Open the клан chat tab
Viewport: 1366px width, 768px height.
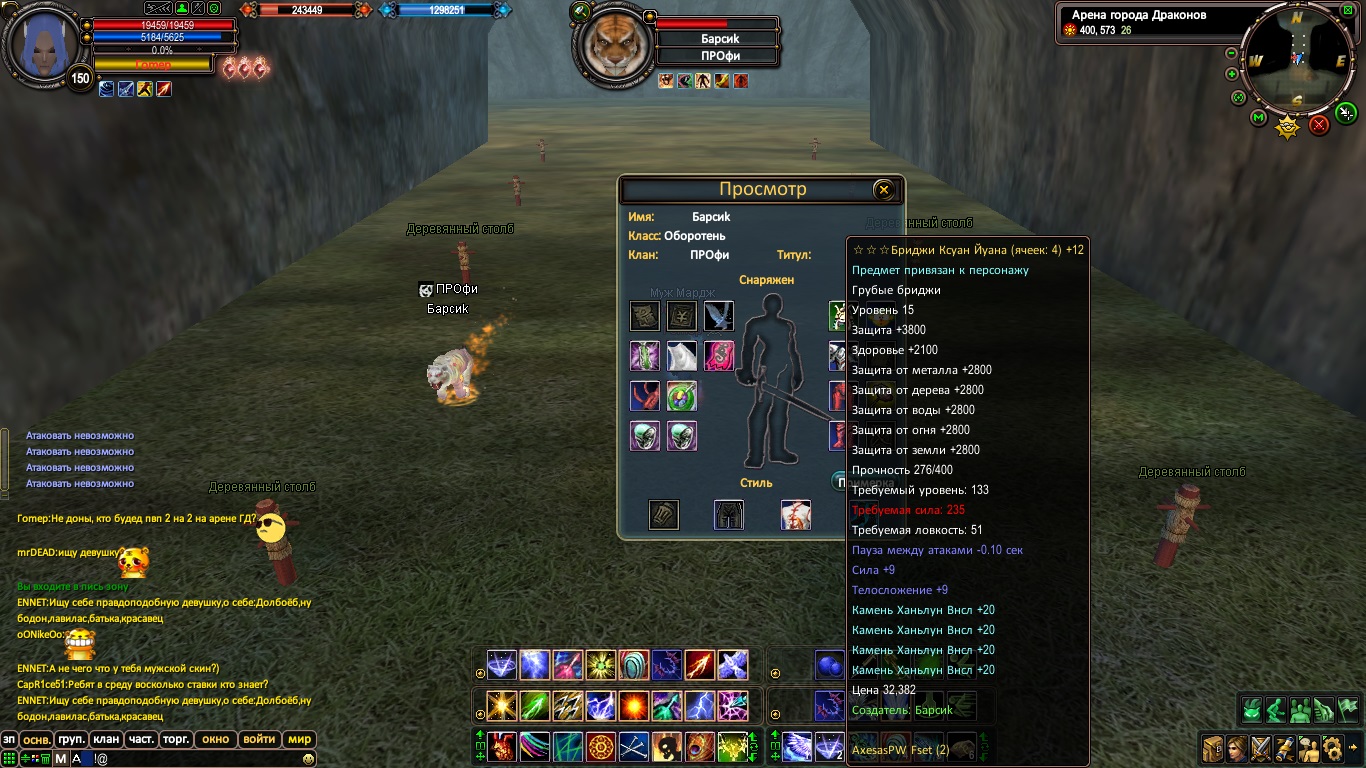pyautogui.click(x=106, y=740)
